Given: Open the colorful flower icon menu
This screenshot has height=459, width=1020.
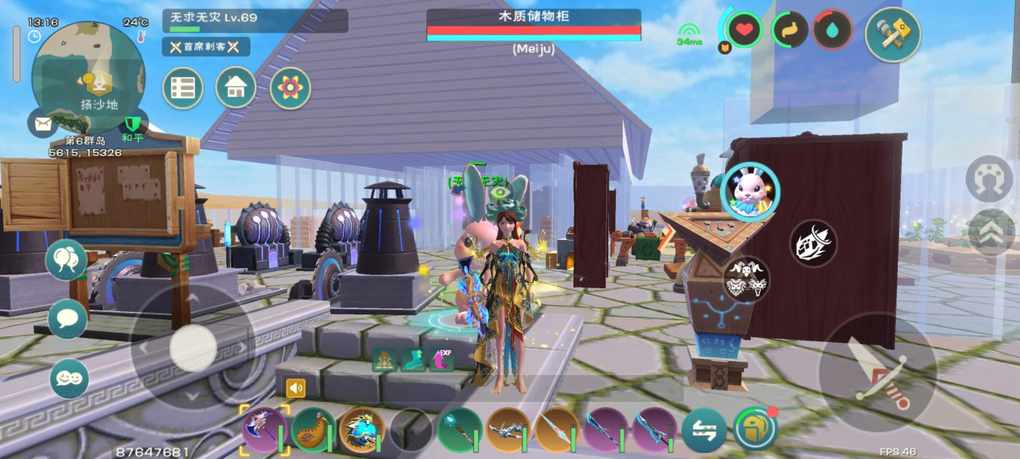Looking at the screenshot, I should (x=290, y=88).
